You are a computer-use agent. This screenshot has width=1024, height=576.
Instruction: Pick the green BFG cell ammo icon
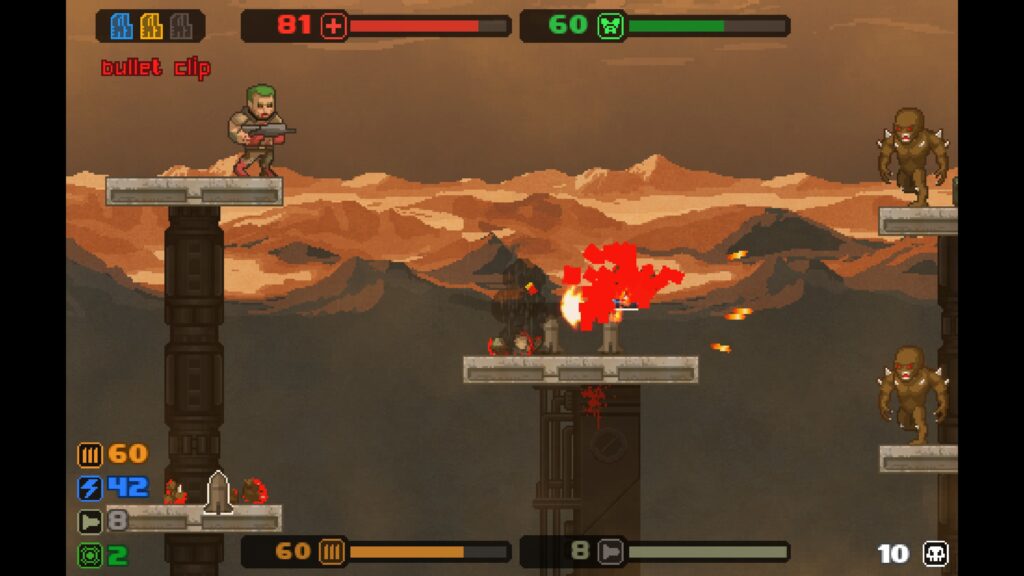(90, 554)
